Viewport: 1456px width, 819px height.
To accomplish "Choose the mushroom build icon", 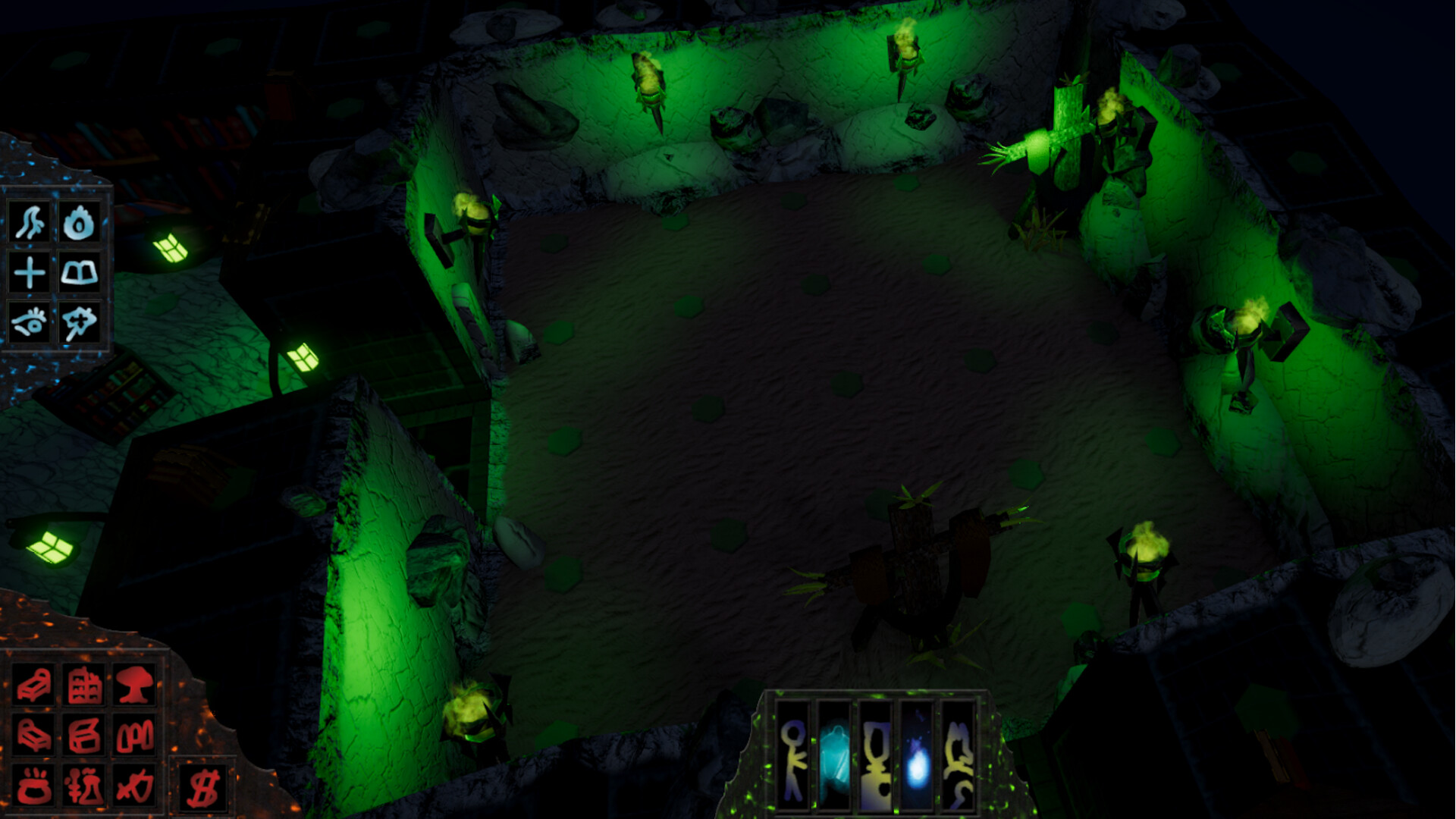I will (136, 684).
